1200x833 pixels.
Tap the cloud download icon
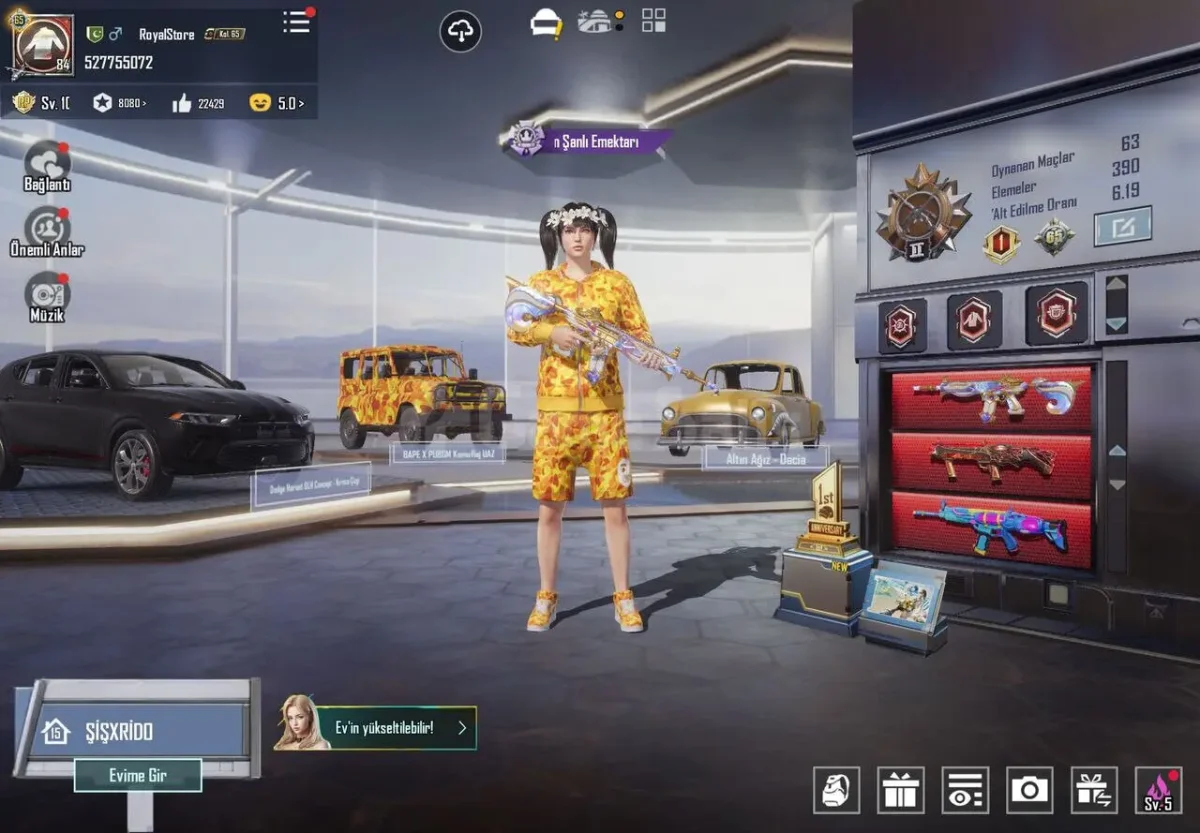460,32
